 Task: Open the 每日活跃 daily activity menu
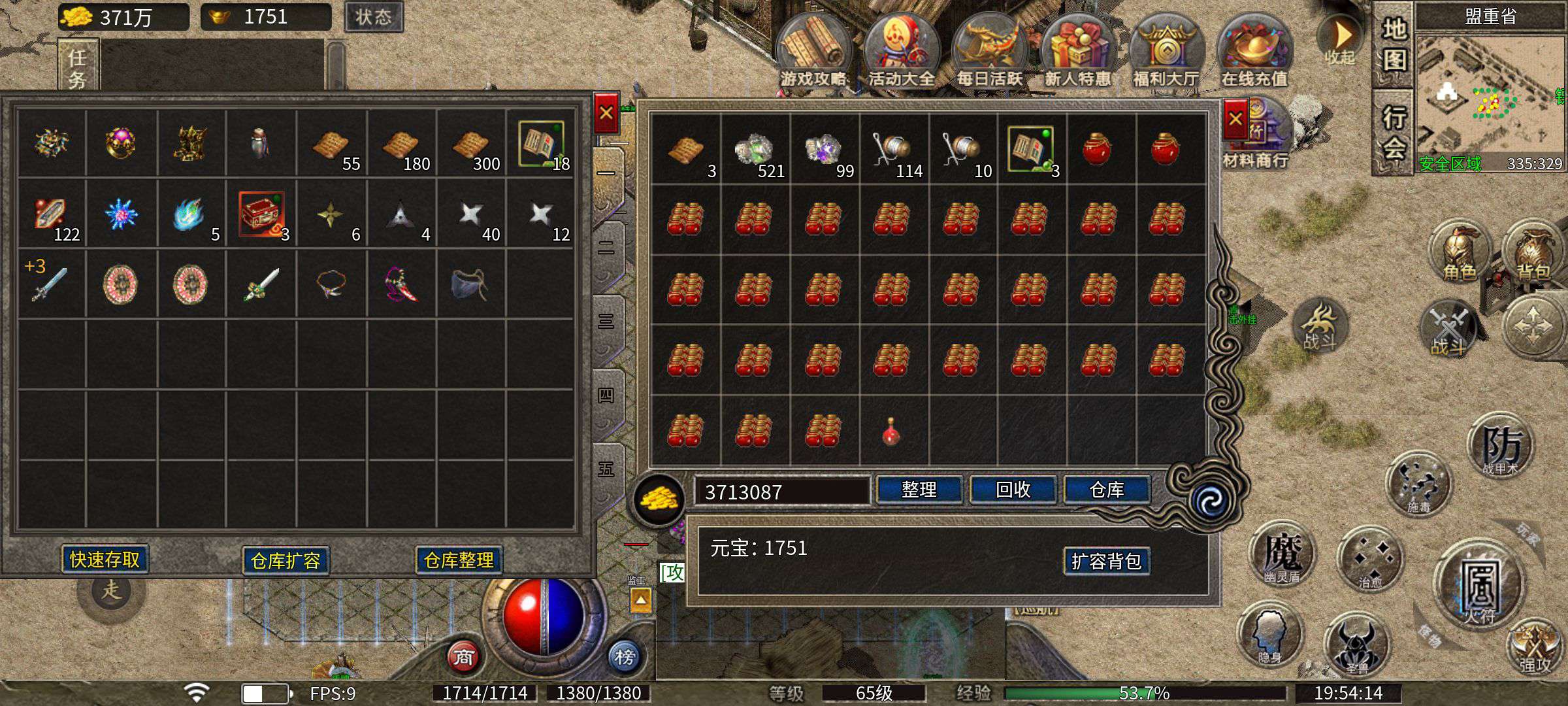click(x=989, y=52)
